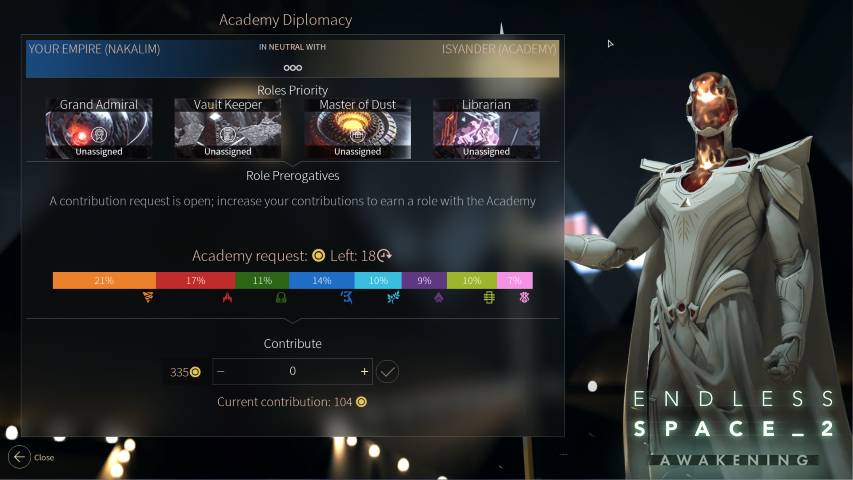The height and width of the screenshot is (480, 853).
Task: Click the blue 14% contribution segment
Action: pyautogui.click(x=321, y=281)
